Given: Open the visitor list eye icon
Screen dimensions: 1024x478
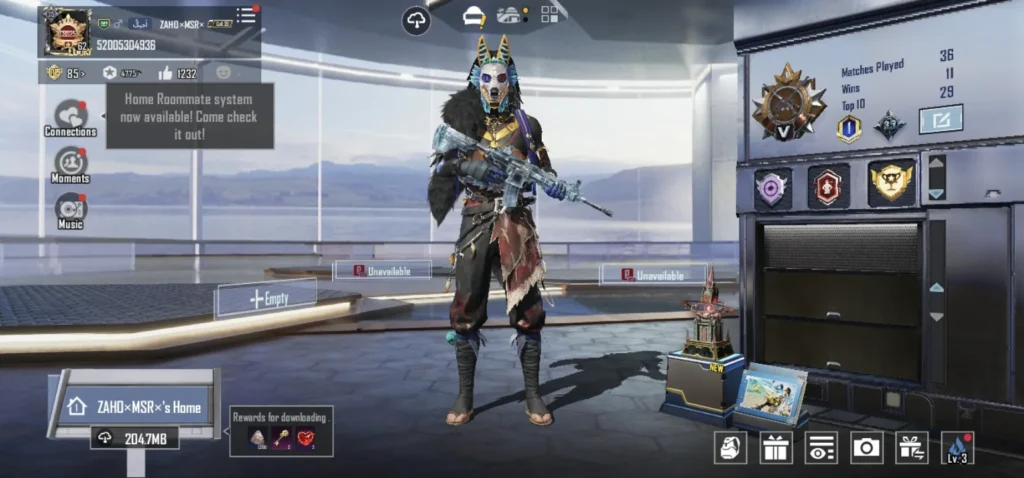Looking at the screenshot, I should click(x=821, y=447).
